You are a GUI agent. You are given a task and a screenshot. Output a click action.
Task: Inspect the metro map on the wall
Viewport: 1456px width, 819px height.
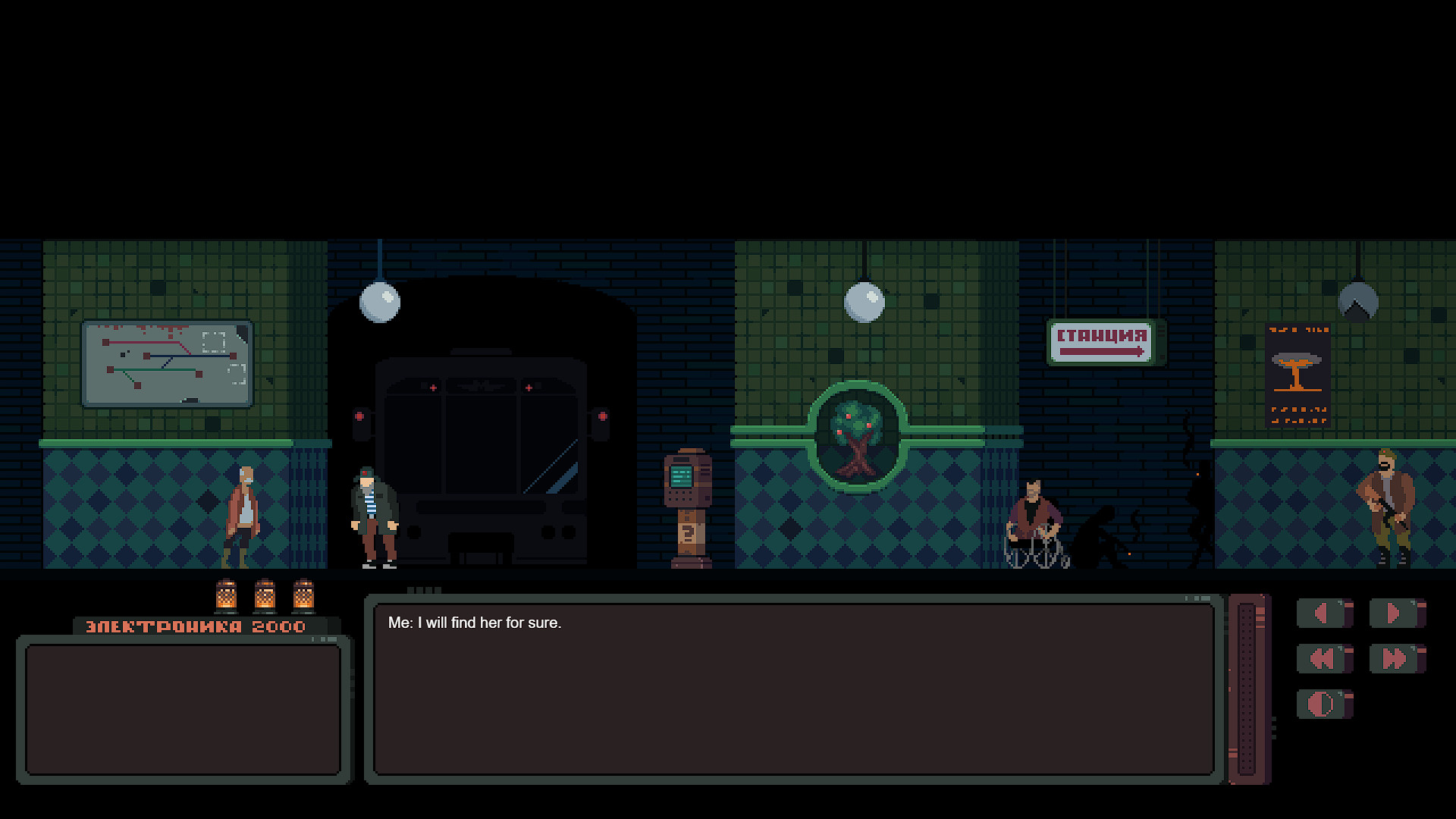[168, 364]
